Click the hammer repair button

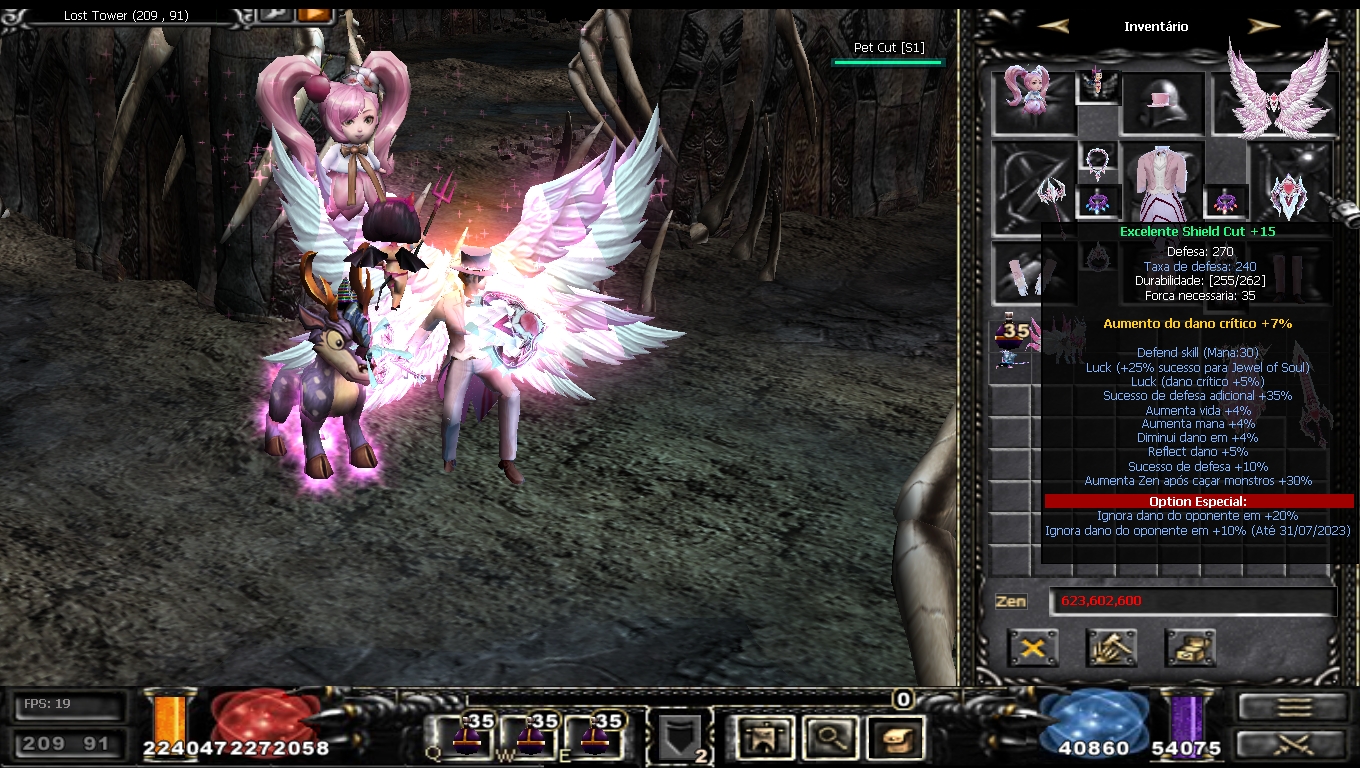pos(1111,648)
